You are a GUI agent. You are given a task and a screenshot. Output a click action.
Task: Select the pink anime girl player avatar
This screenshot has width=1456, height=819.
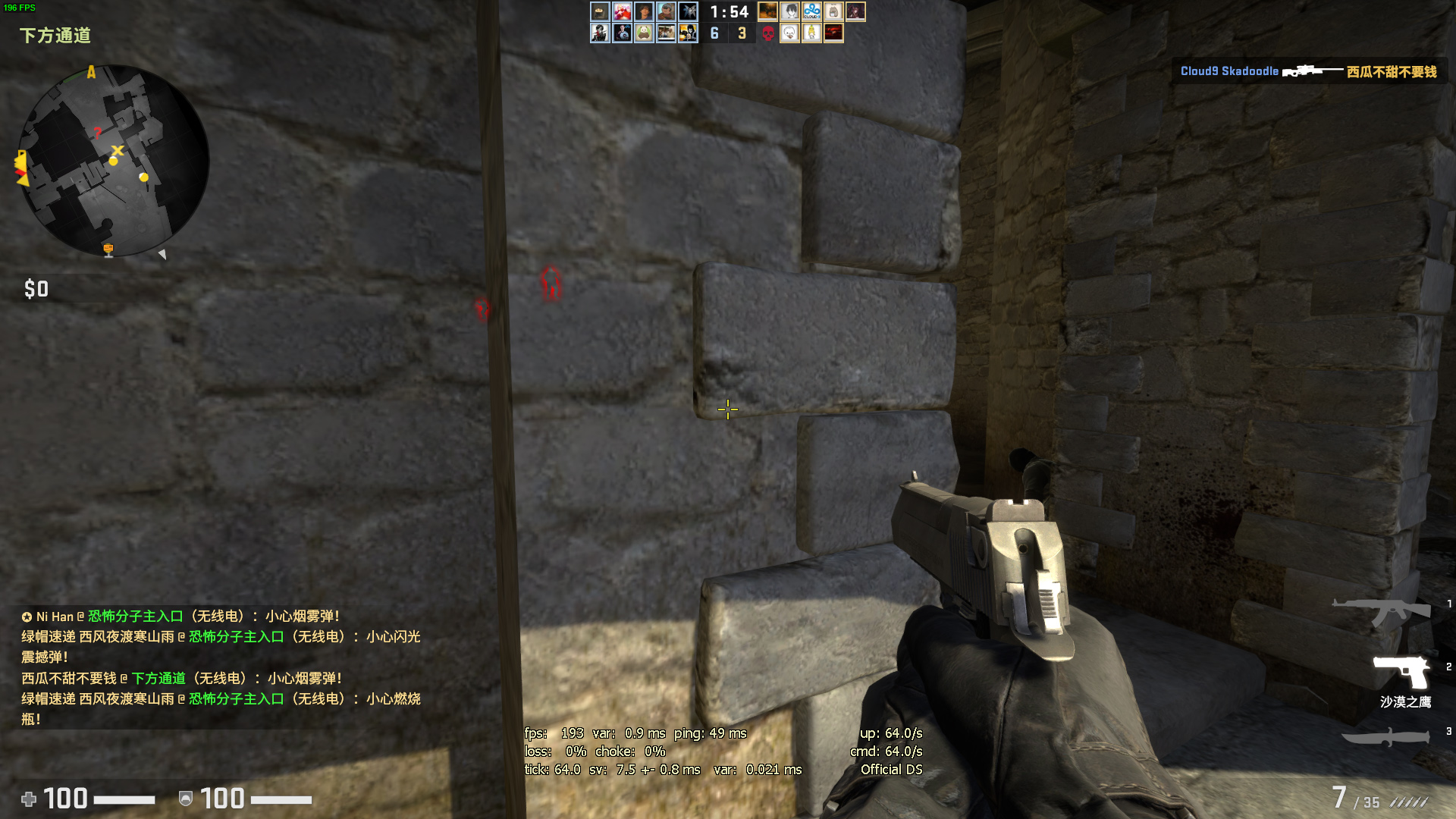(622, 11)
